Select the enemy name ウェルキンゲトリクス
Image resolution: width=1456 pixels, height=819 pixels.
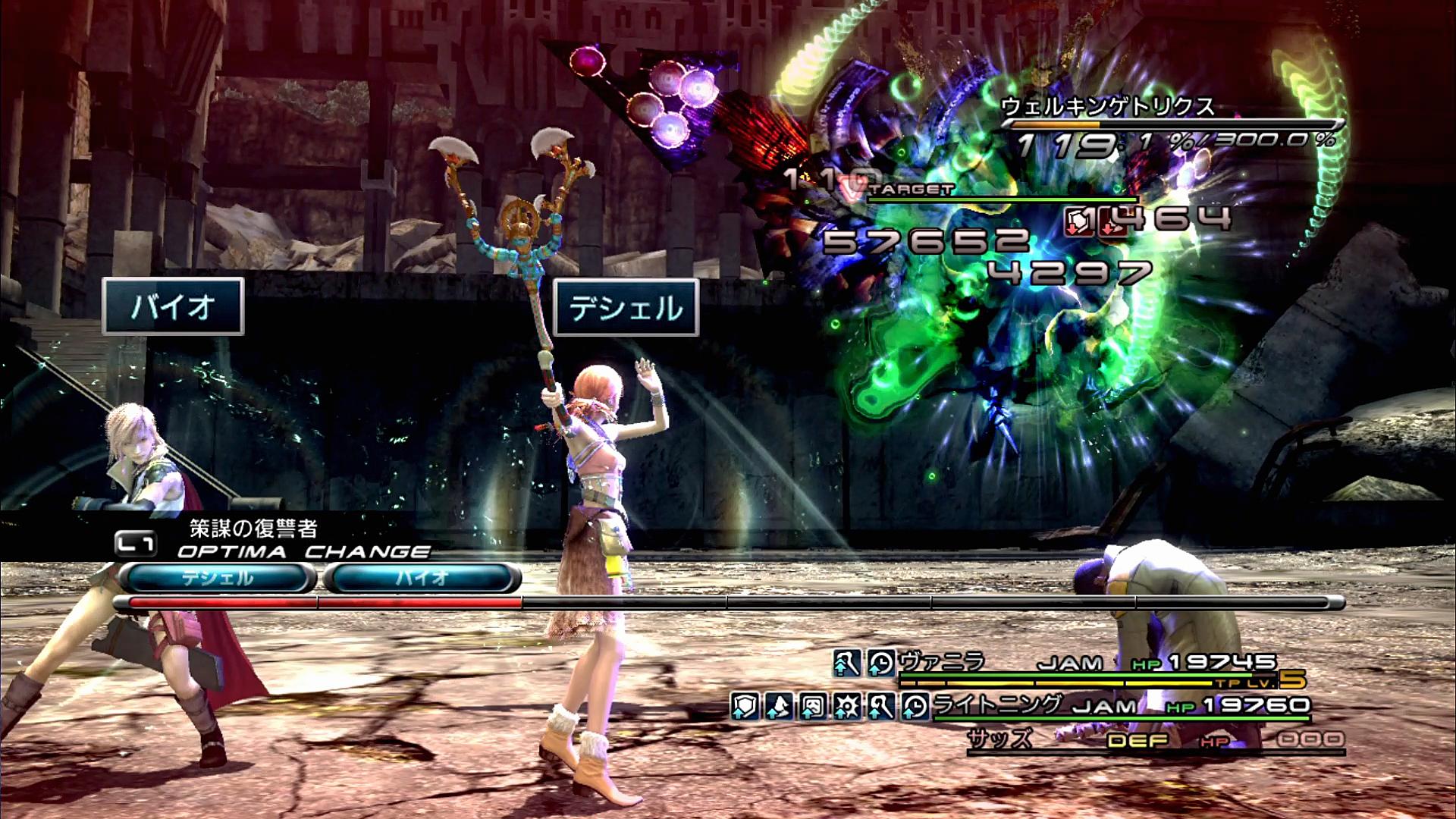pyautogui.click(x=1107, y=107)
